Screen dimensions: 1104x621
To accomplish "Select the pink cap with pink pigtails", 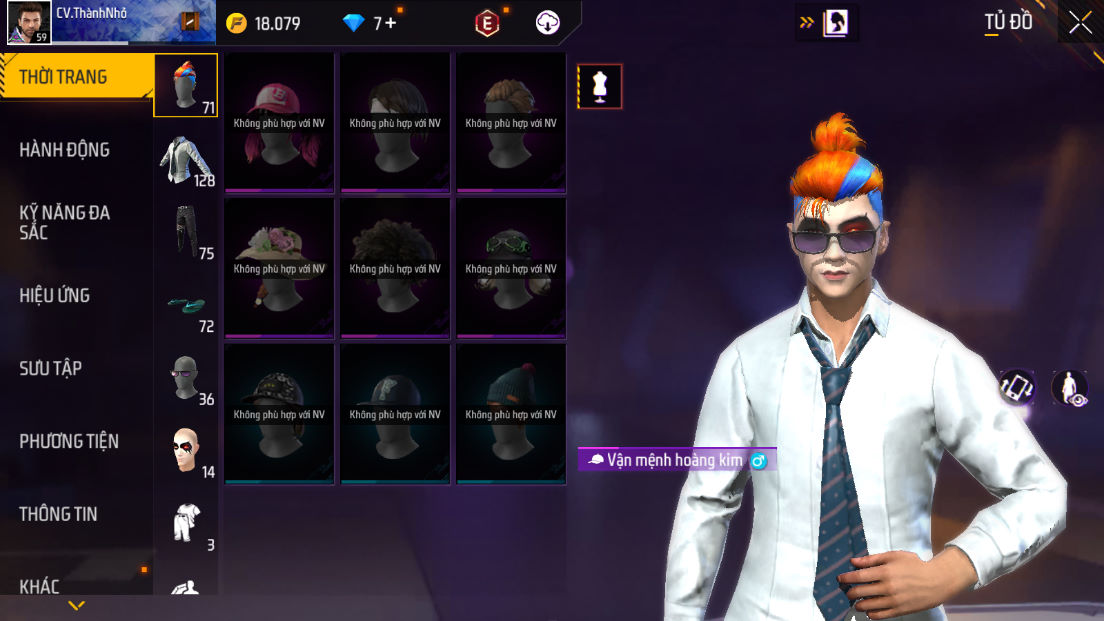I will tap(279, 121).
